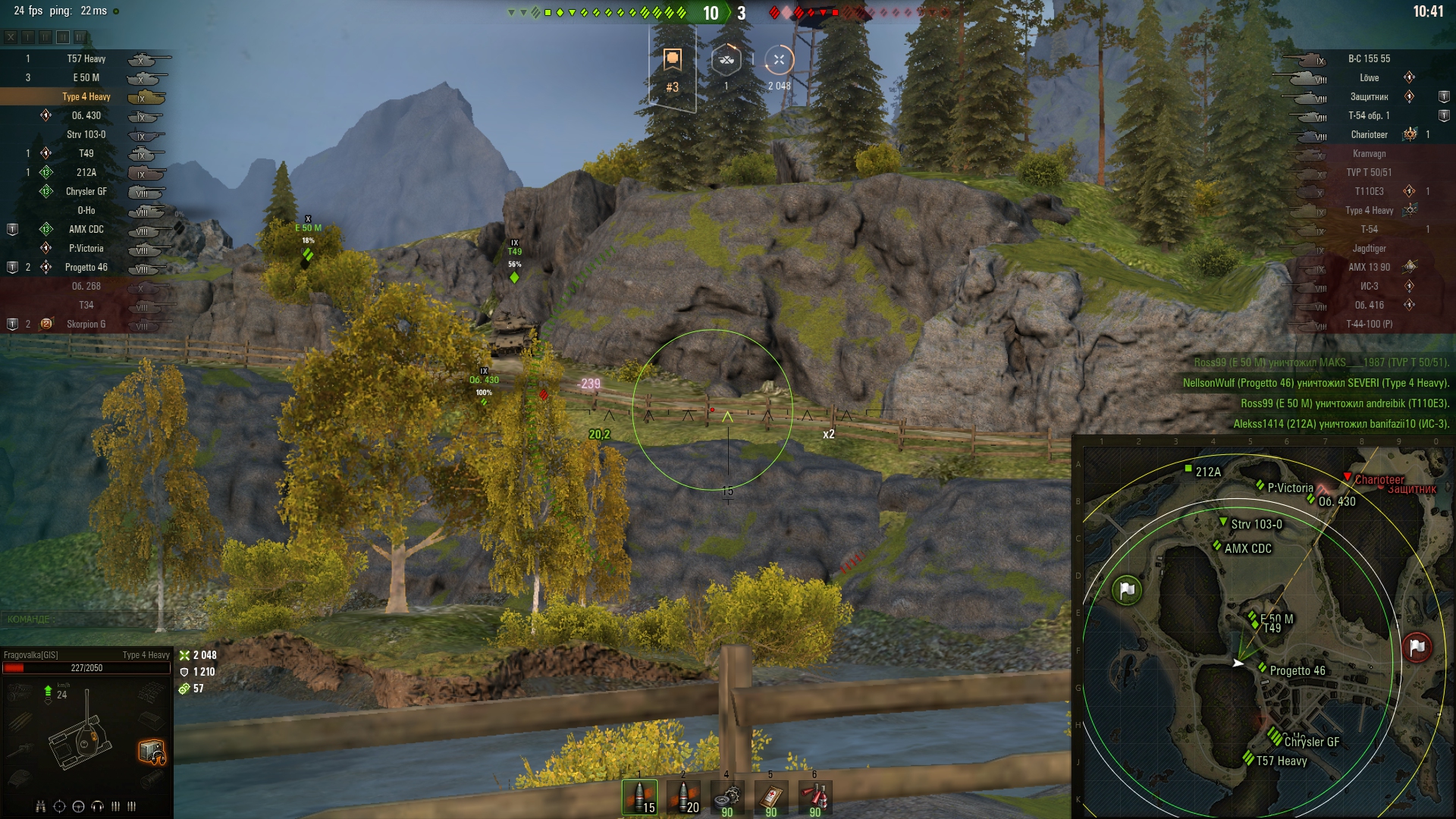Click the damaged radio module icon
Viewport: 1456px width, 819px height.
152,751
